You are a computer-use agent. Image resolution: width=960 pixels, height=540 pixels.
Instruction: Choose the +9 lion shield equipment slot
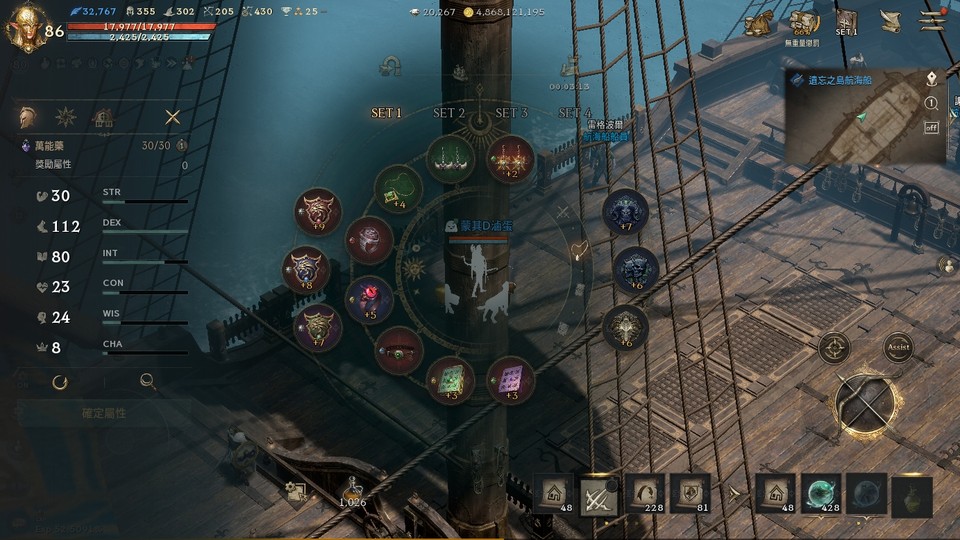[x=318, y=212]
